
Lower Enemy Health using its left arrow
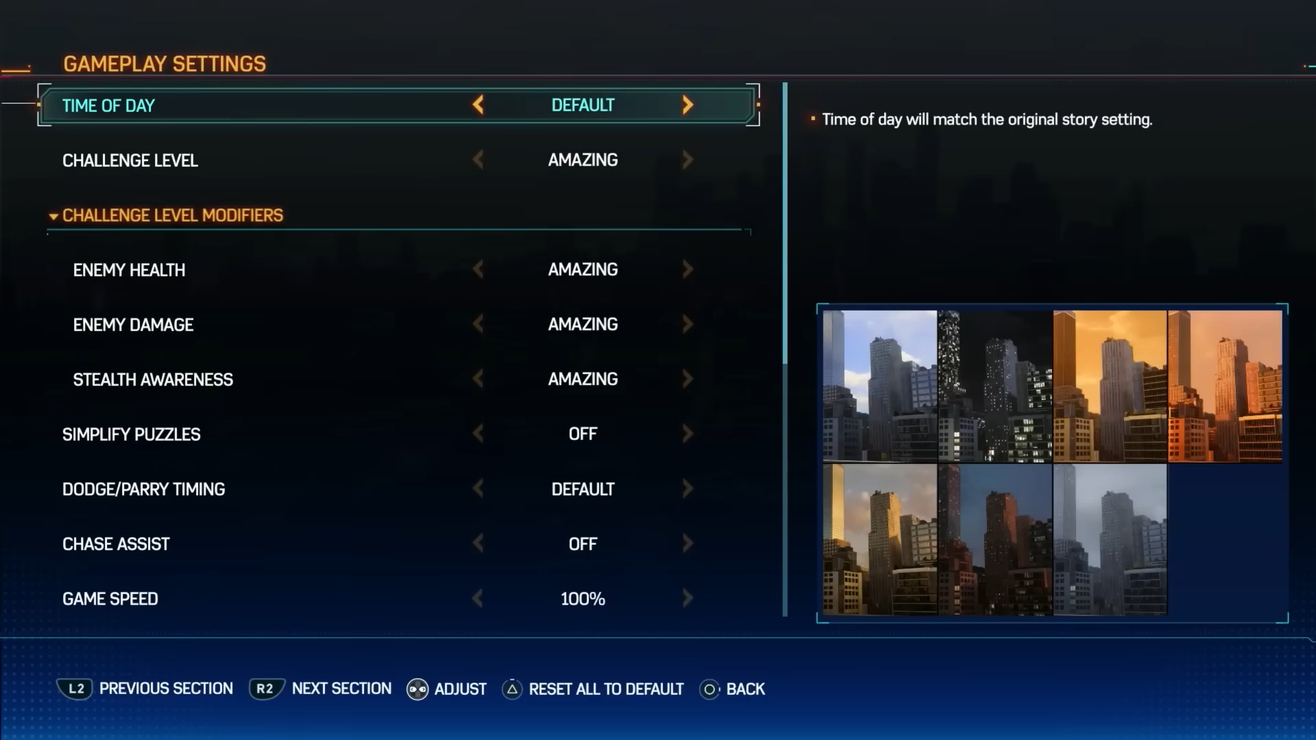tap(478, 270)
